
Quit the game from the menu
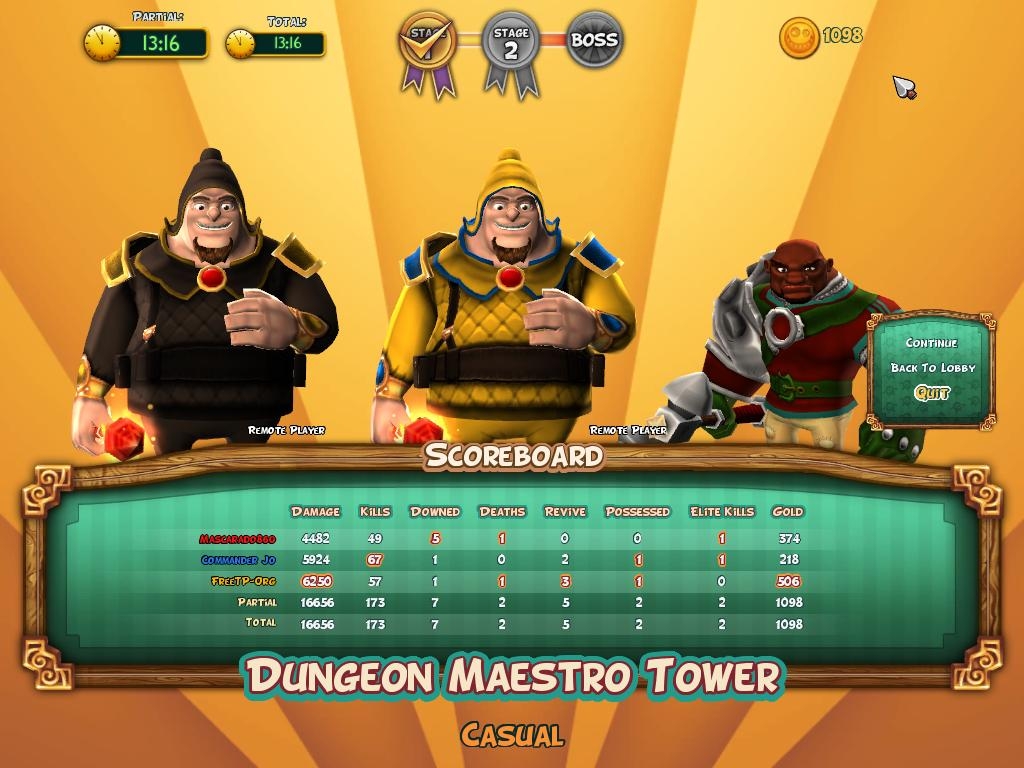point(932,393)
